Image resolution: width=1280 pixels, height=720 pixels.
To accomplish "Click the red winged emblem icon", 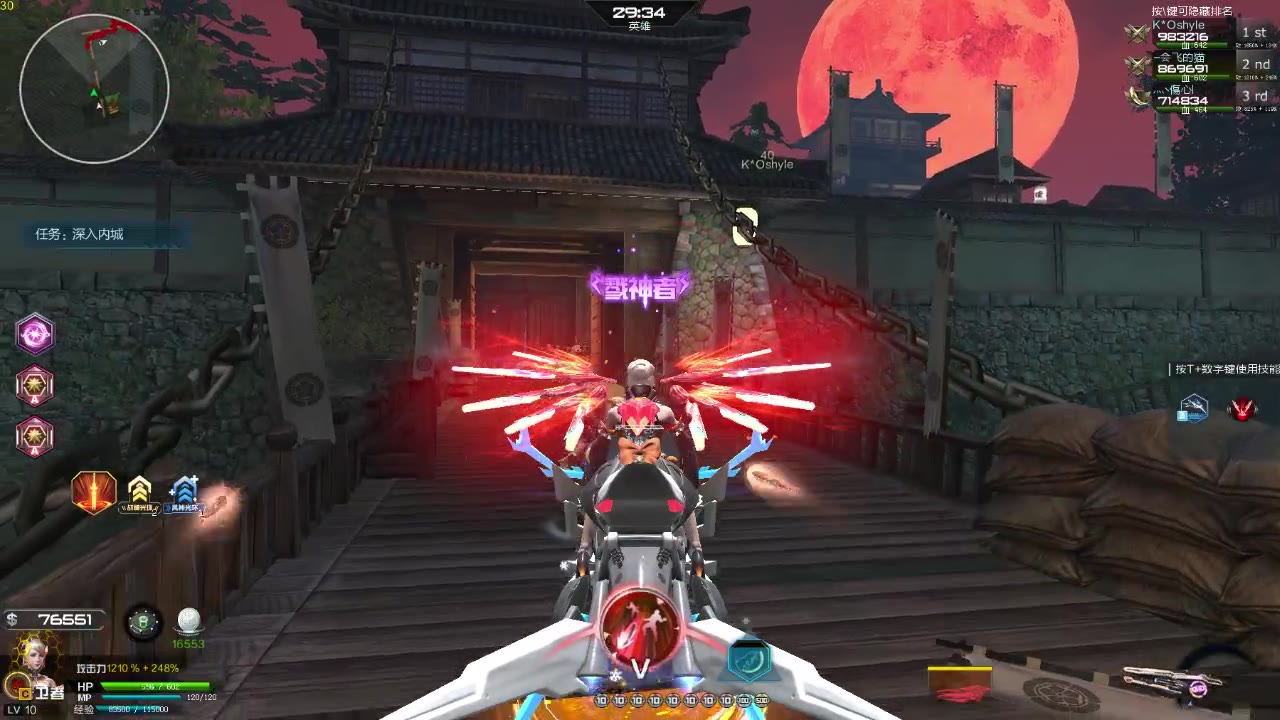I will click(x=1241, y=409).
